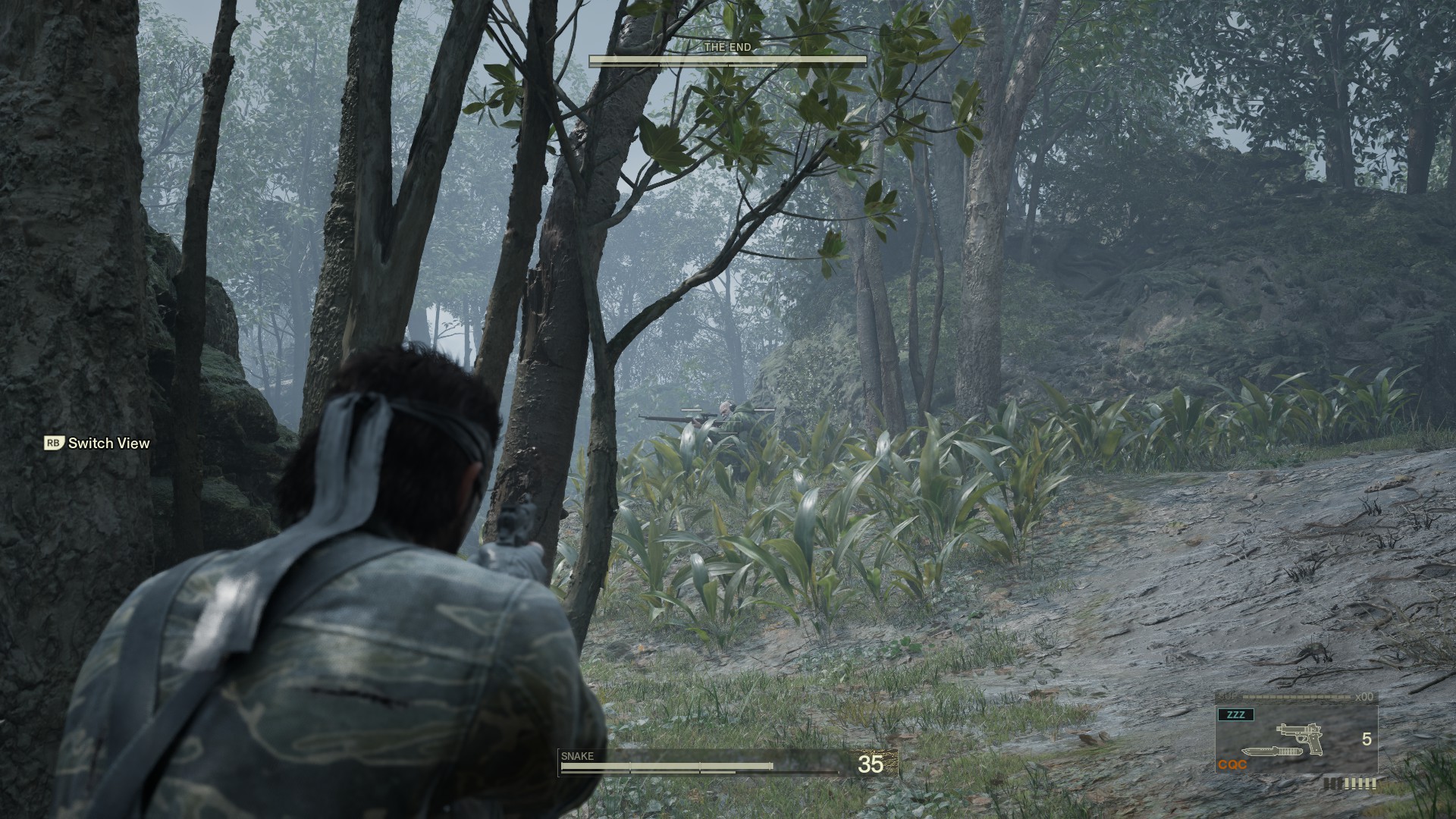Click the ZZZ sleep ammo indicator
1456x819 pixels.
click(x=1235, y=714)
